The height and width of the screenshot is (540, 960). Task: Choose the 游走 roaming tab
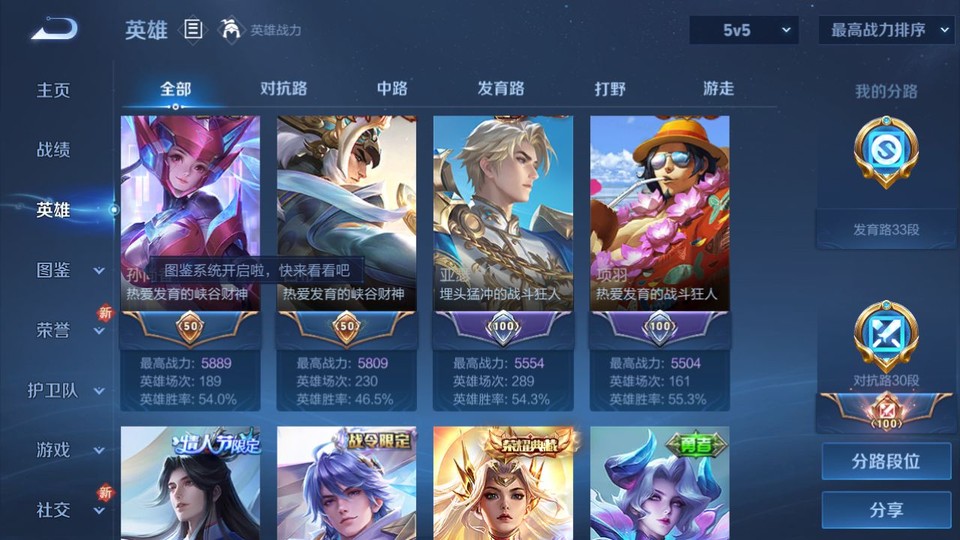click(718, 88)
